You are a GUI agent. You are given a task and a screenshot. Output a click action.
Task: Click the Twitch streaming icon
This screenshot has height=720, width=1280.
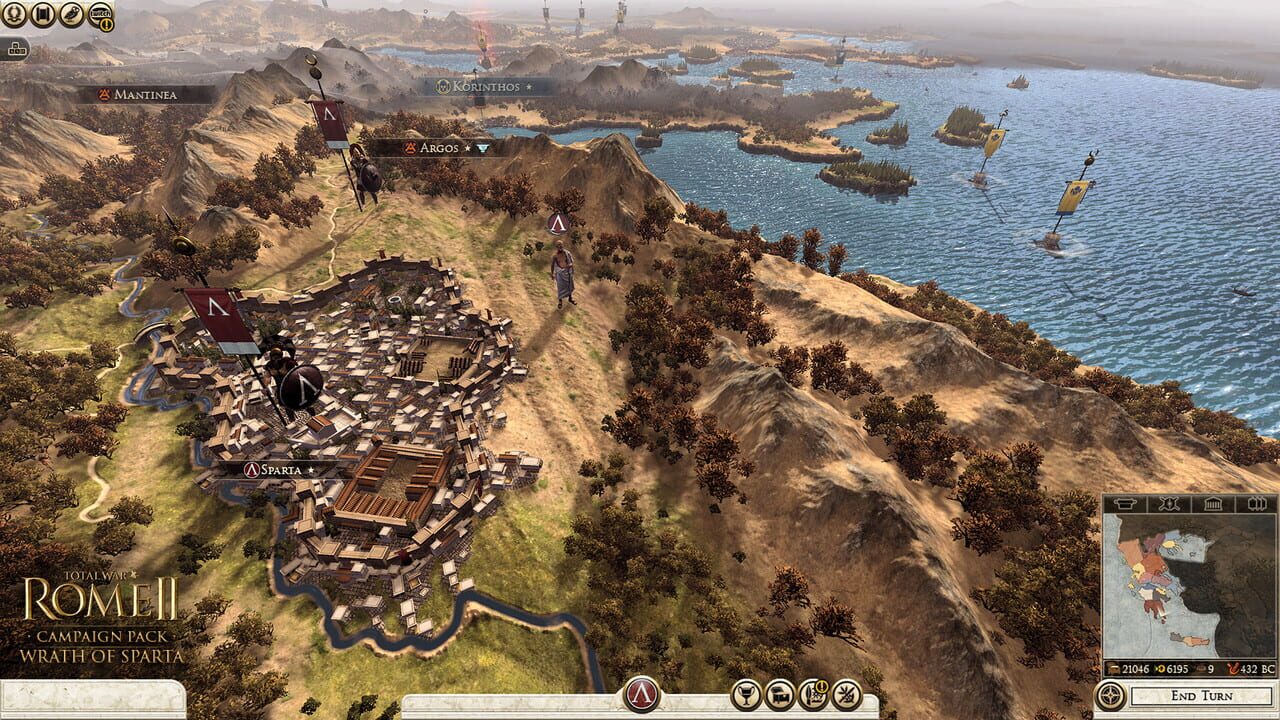tap(99, 13)
